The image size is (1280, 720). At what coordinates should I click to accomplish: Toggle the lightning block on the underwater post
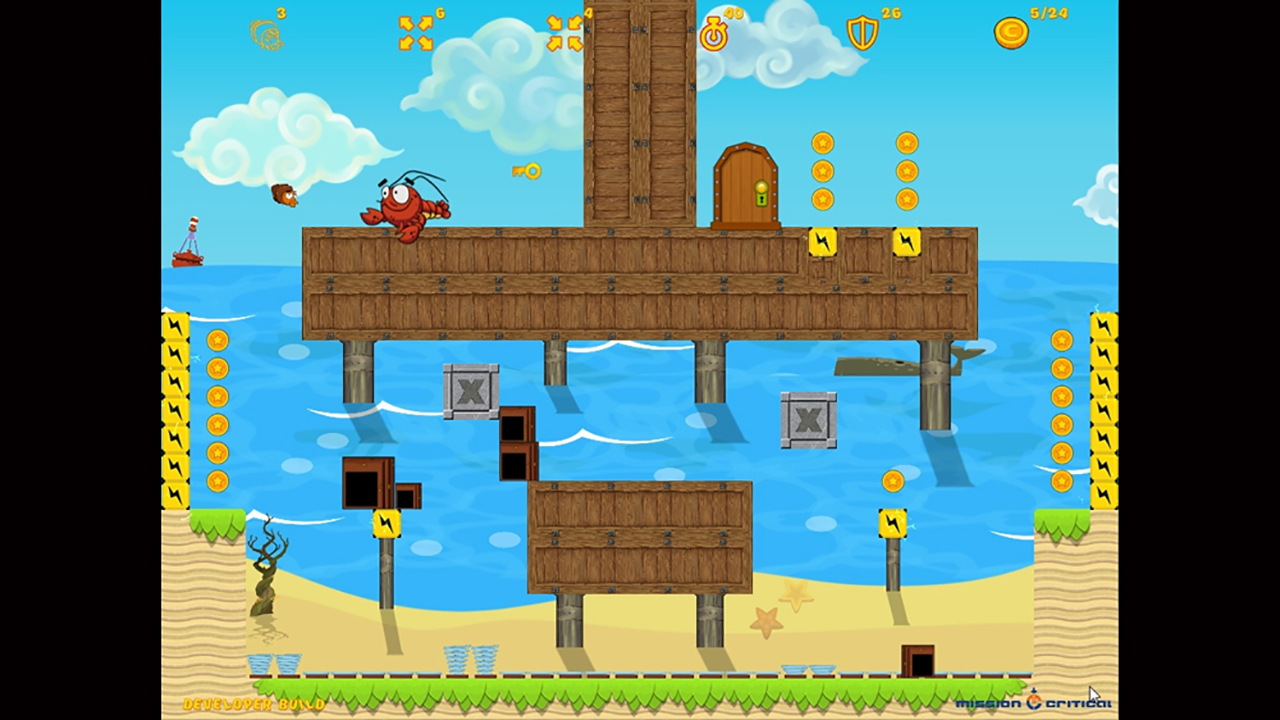point(388,523)
